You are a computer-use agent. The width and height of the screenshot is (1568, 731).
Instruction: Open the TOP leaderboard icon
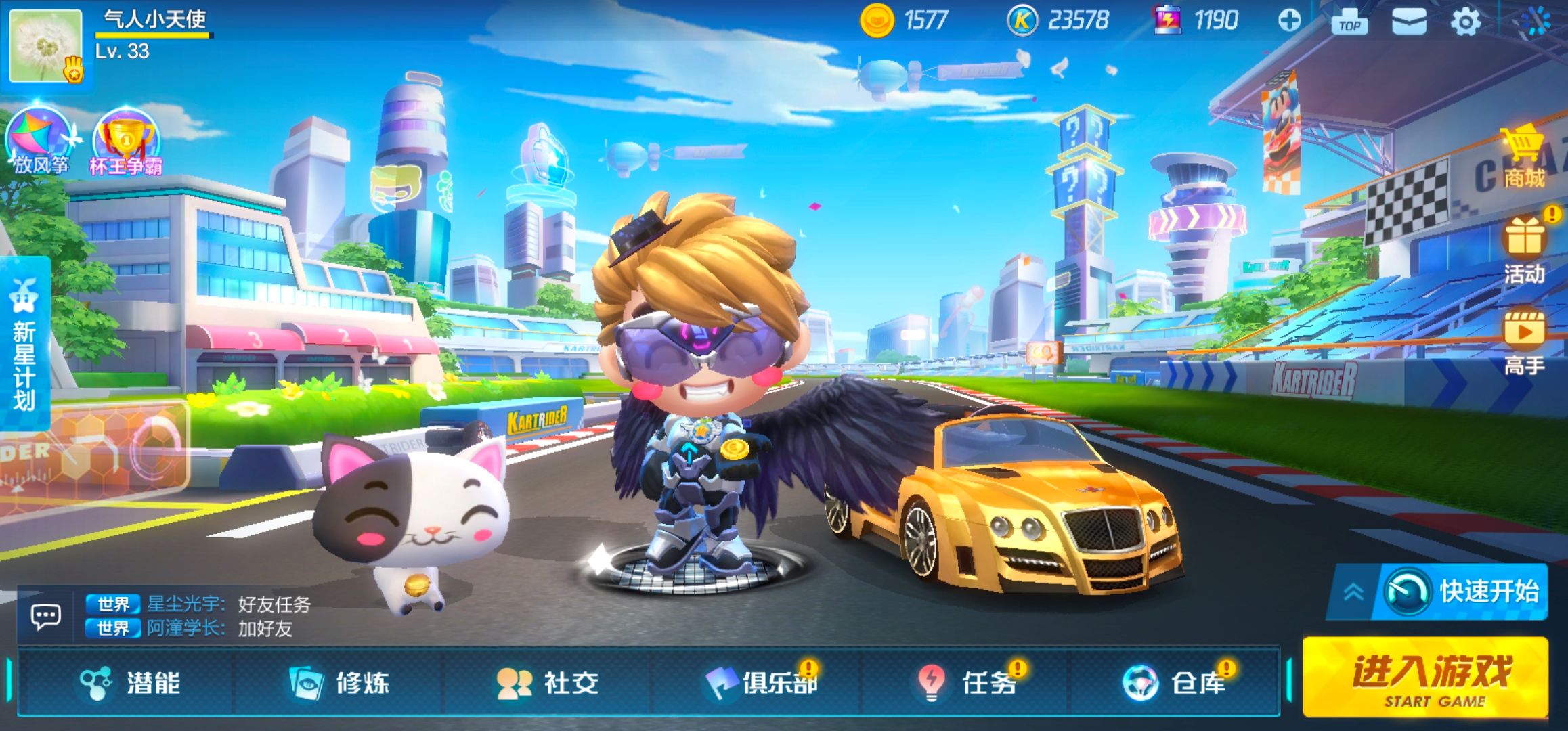[1349, 22]
